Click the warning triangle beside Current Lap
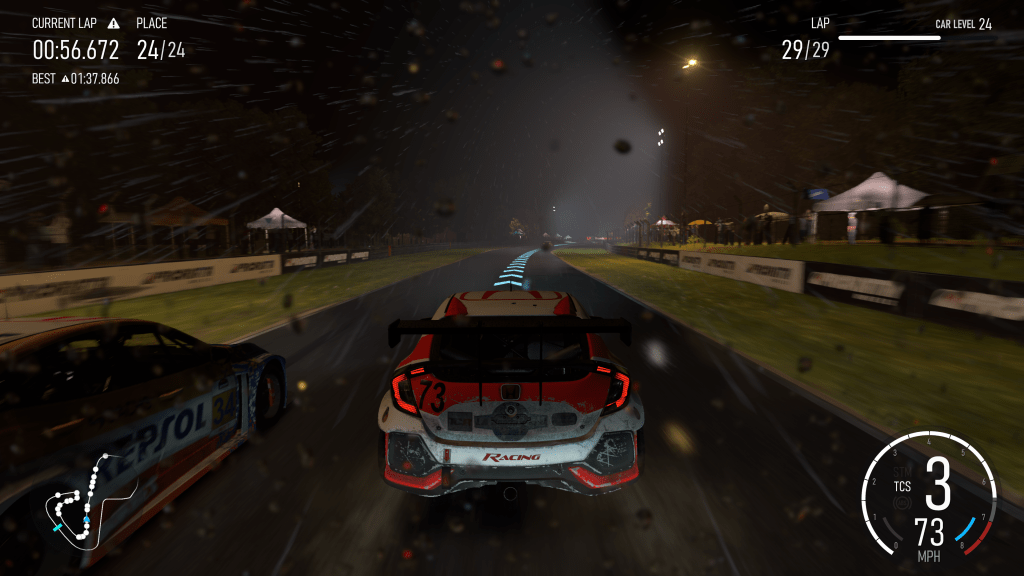Image resolution: width=1024 pixels, height=576 pixels. tap(113, 23)
